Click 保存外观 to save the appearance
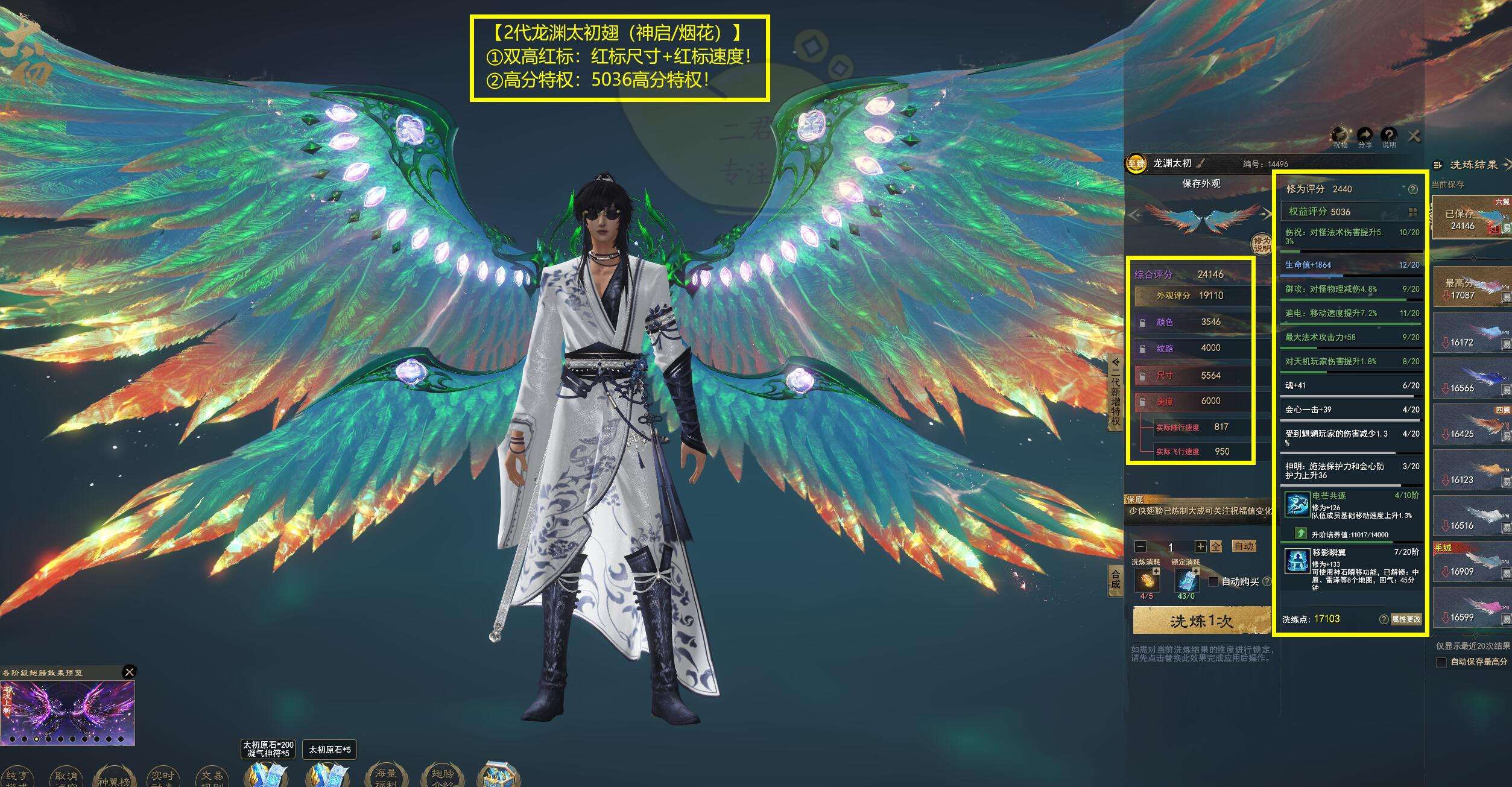 (x=1201, y=184)
